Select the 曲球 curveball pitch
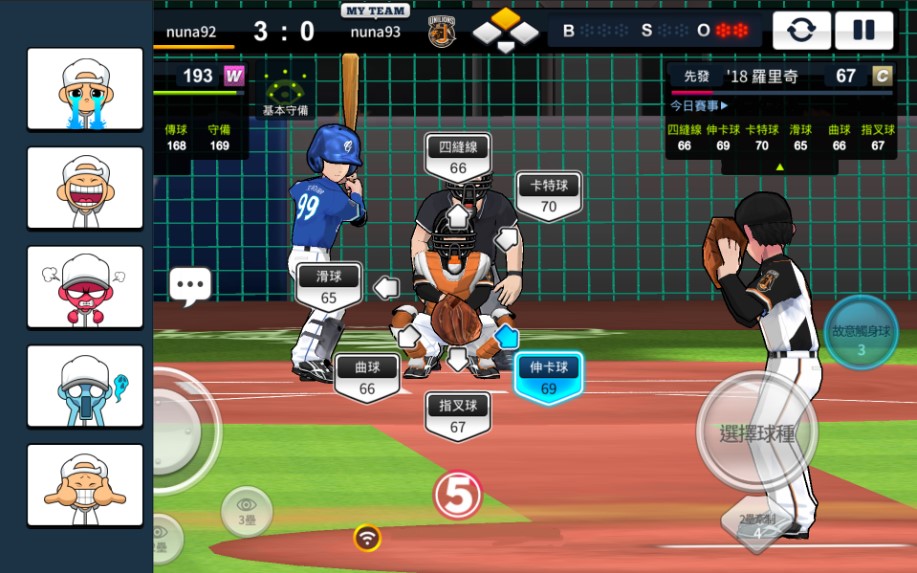This screenshot has width=917, height=573. click(367, 378)
